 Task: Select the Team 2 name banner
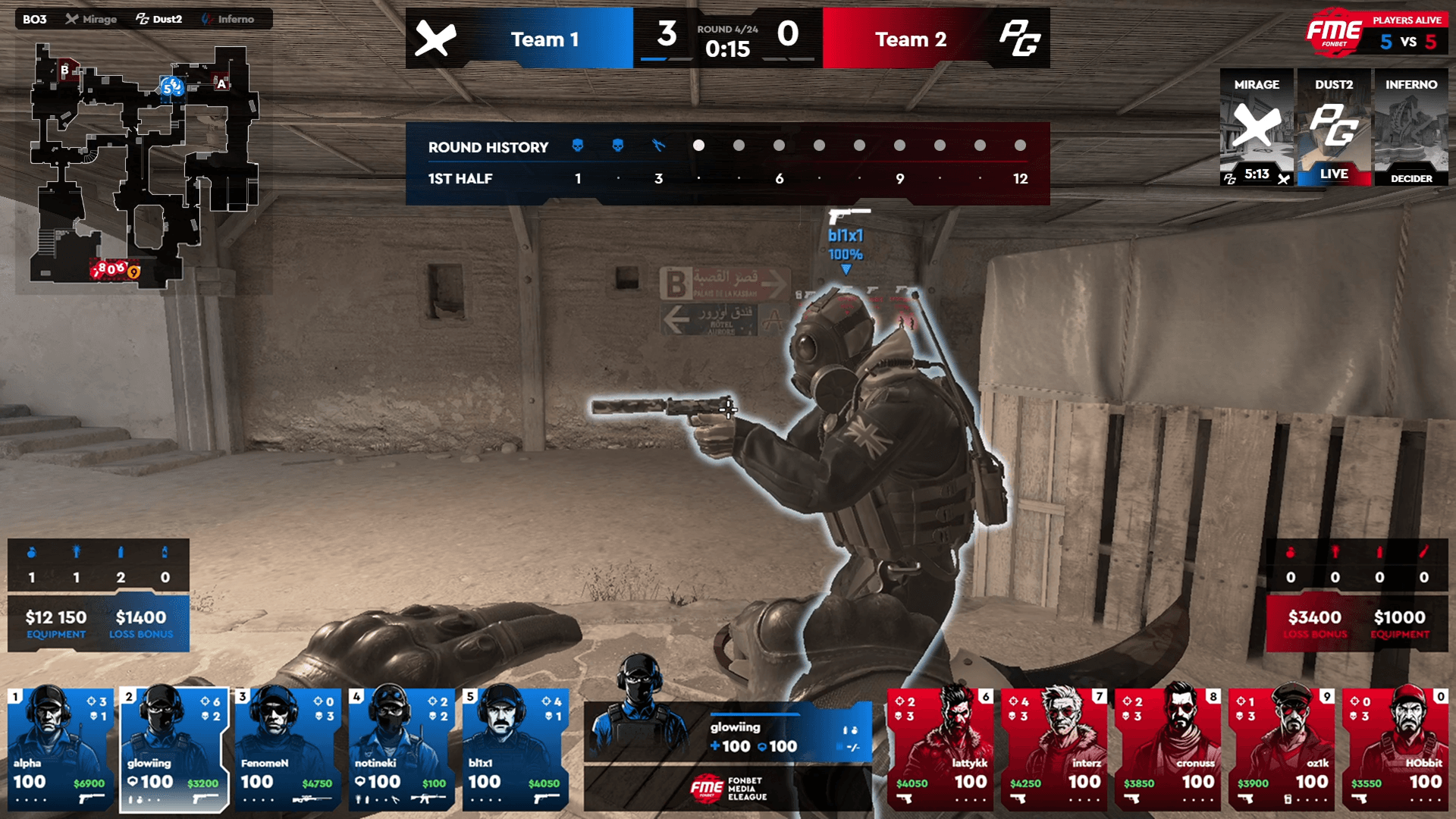pos(910,39)
